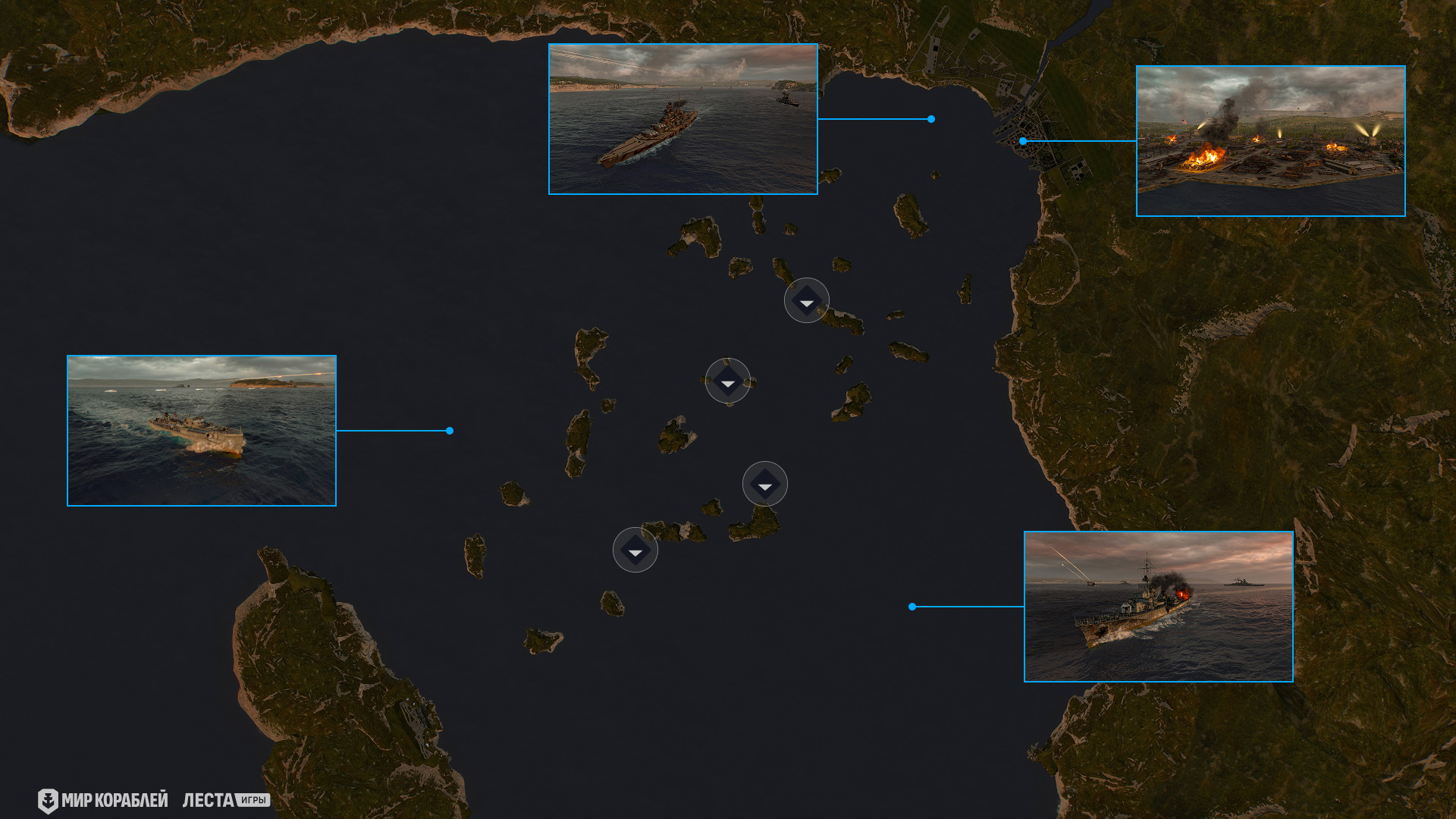This screenshot has height=819, width=1456.
Task: Select the small patrol ship thumbnail
Action: 202,431
